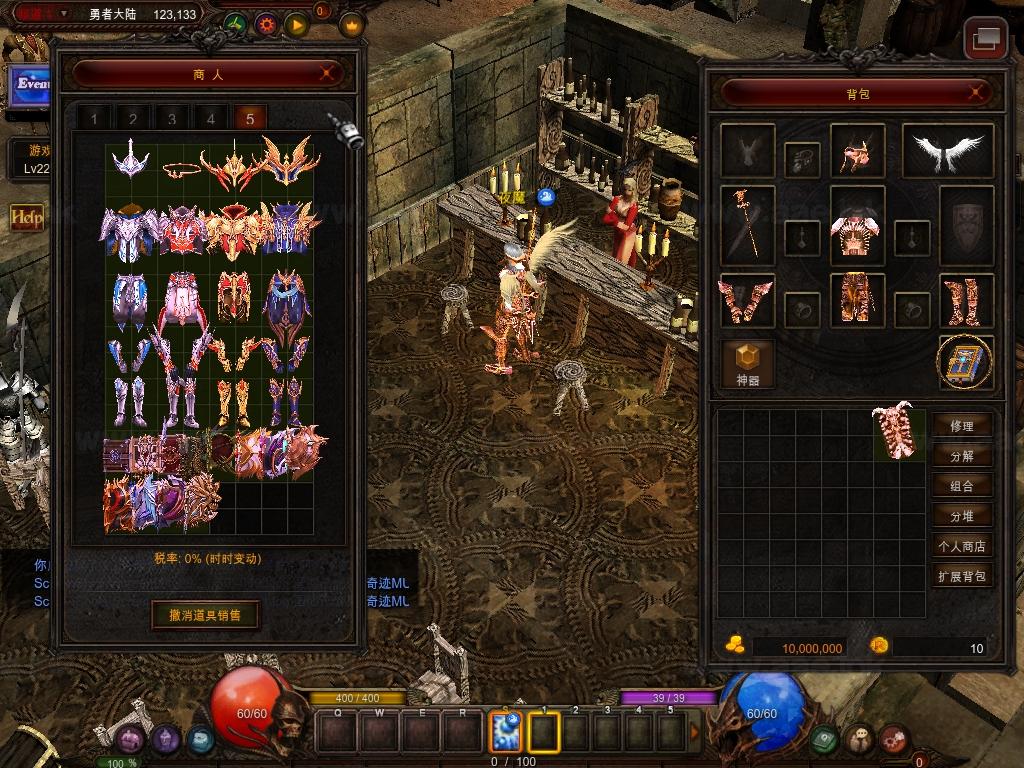Open the blue spellbook icon
The image size is (1024, 768).
coord(965,362)
